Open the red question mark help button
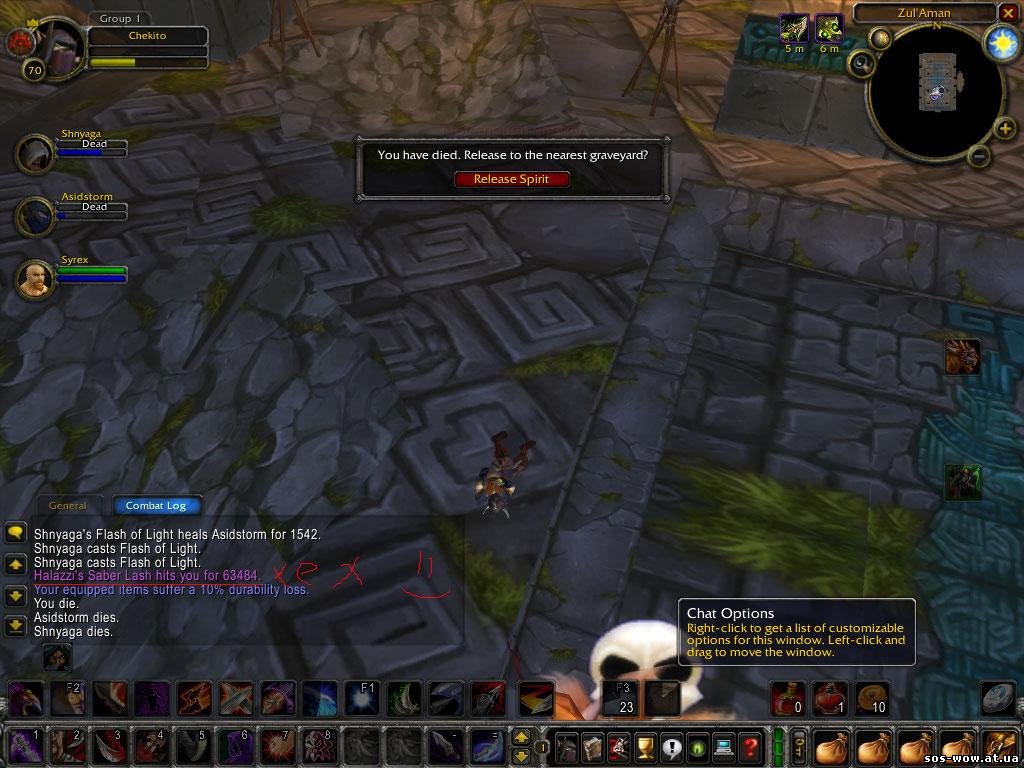This screenshot has height=768, width=1024. pos(749,747)
